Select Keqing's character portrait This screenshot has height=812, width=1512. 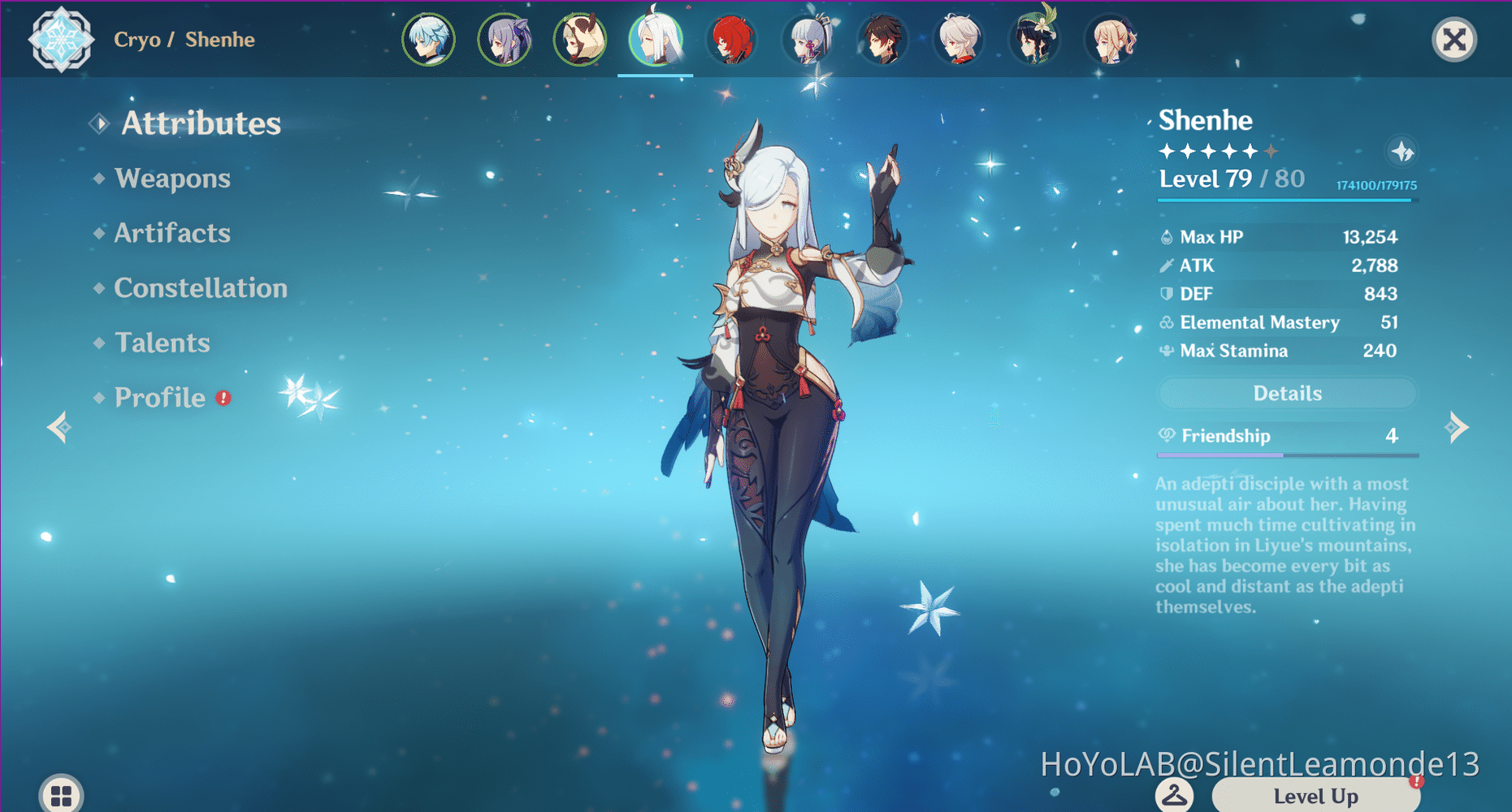505,38
